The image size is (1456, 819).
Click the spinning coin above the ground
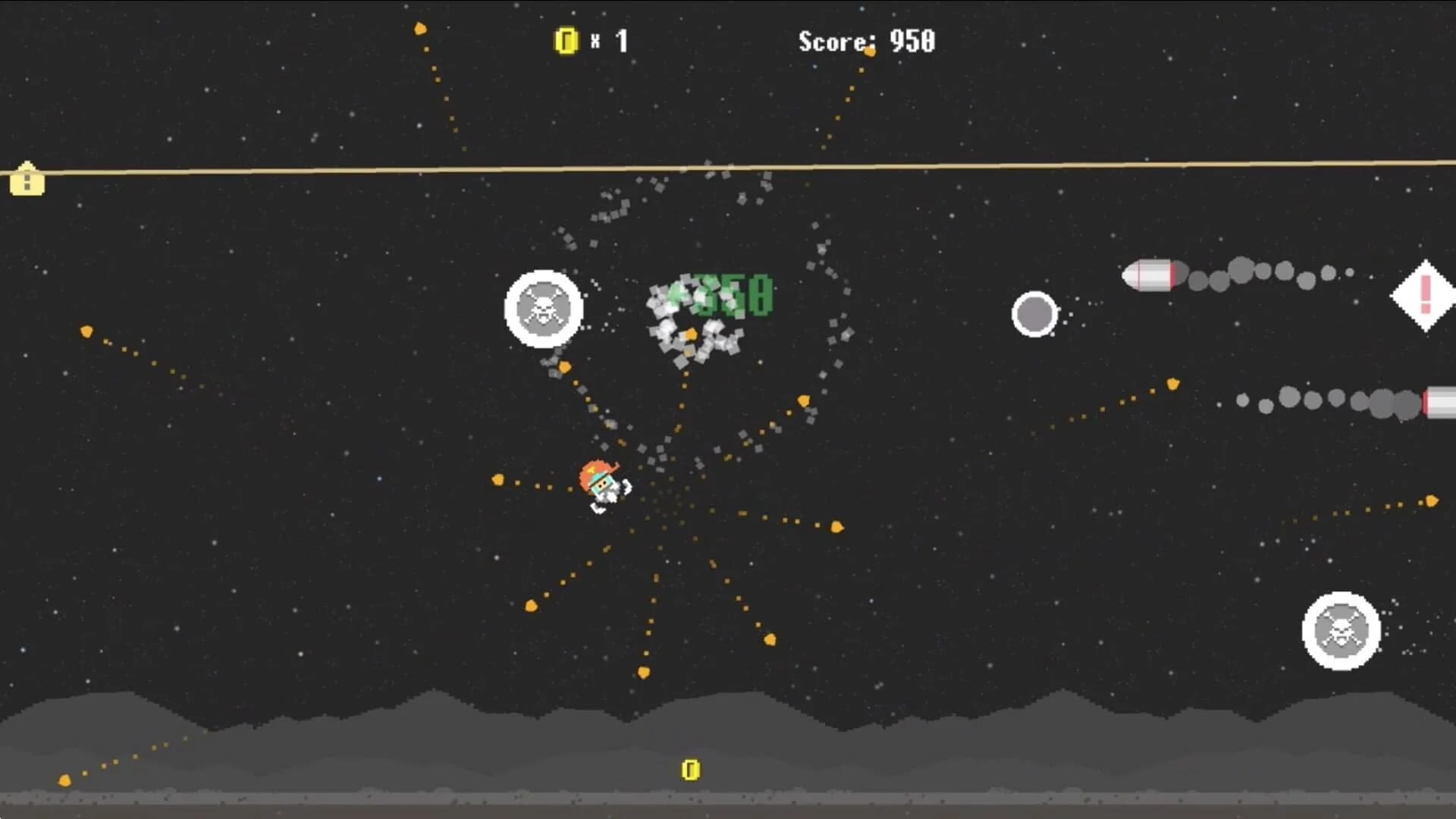(x=691, y=770)
